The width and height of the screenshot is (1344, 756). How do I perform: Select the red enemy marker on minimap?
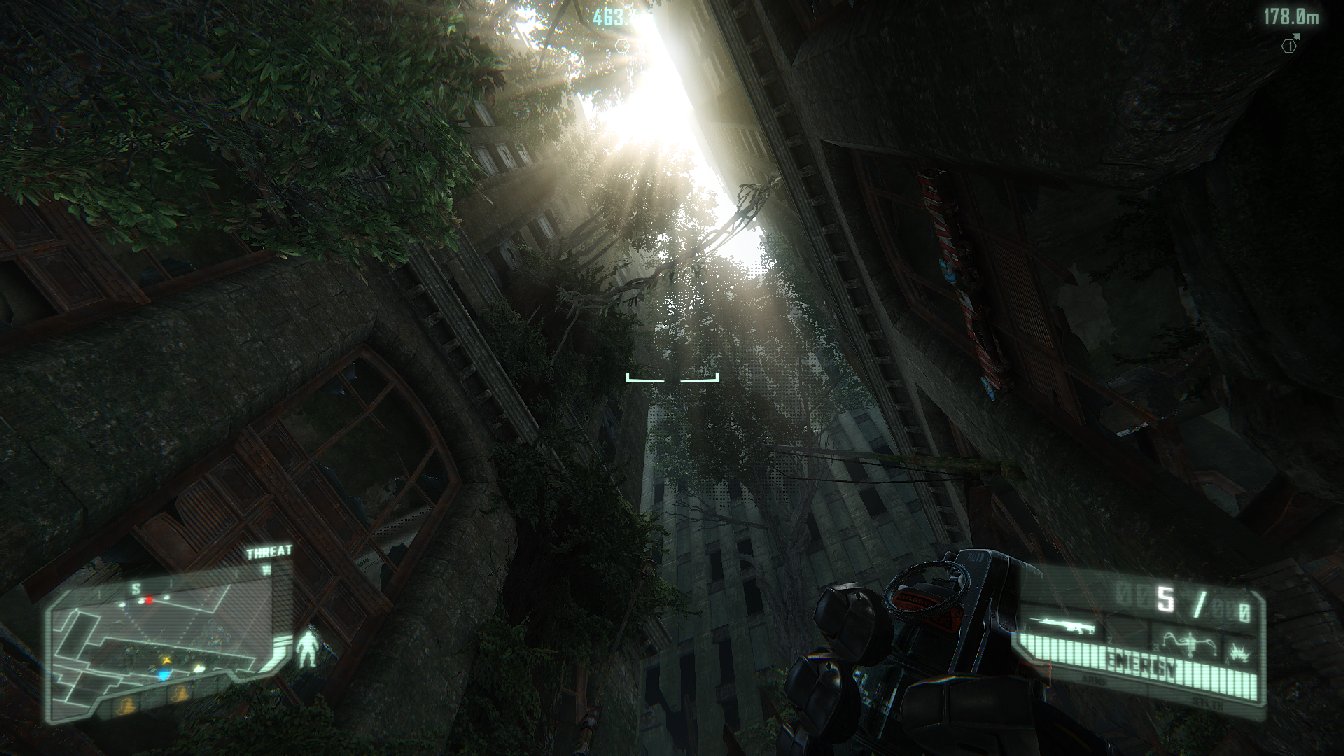coord(148,600)
